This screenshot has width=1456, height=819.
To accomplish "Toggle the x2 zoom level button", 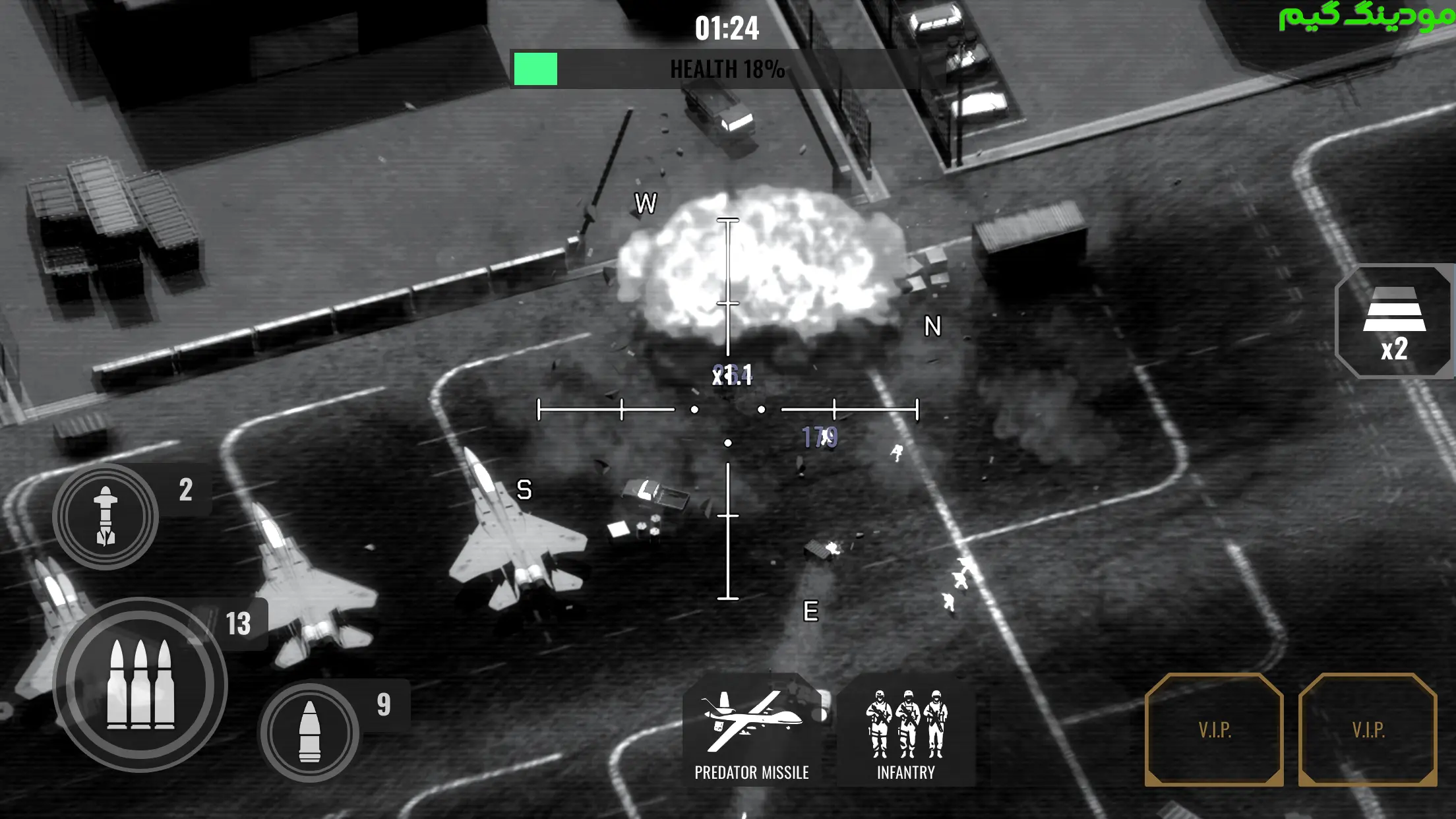I will coord(1393,322).
